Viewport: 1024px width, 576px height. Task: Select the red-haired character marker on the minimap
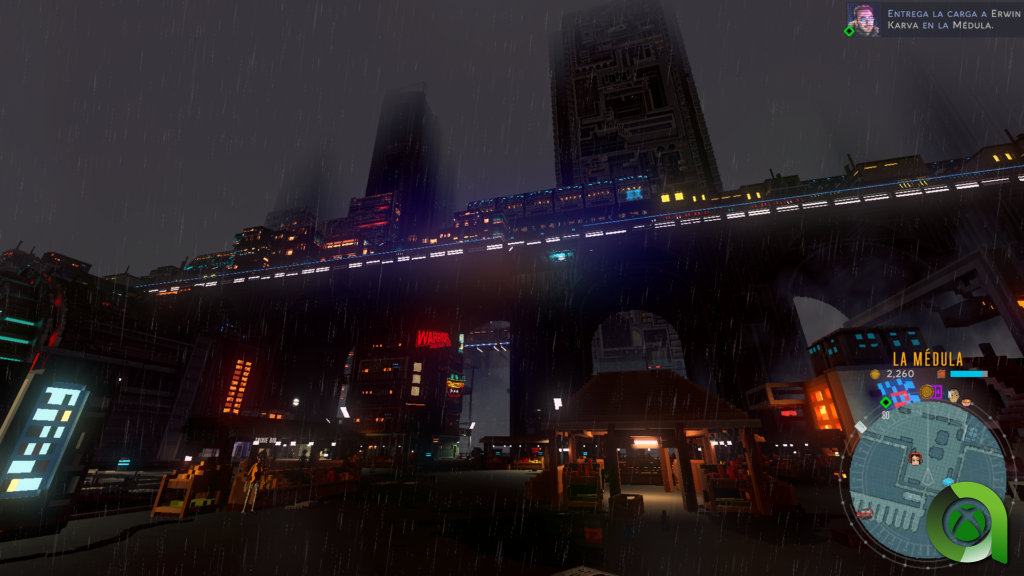coord(915,459)
